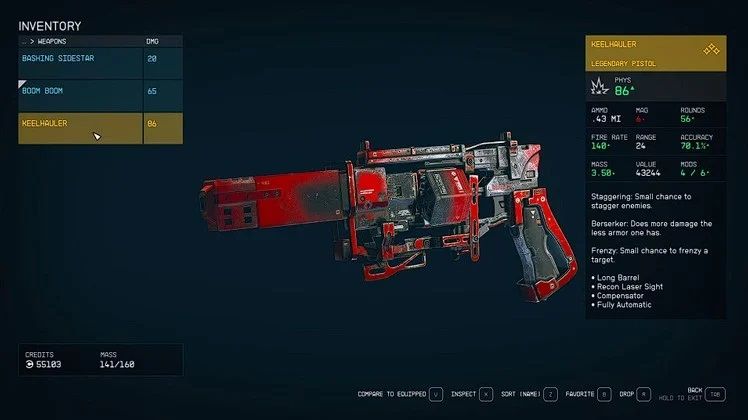
Task: Select the Keelhauler weapon entry
Action: tap(80, 124)
